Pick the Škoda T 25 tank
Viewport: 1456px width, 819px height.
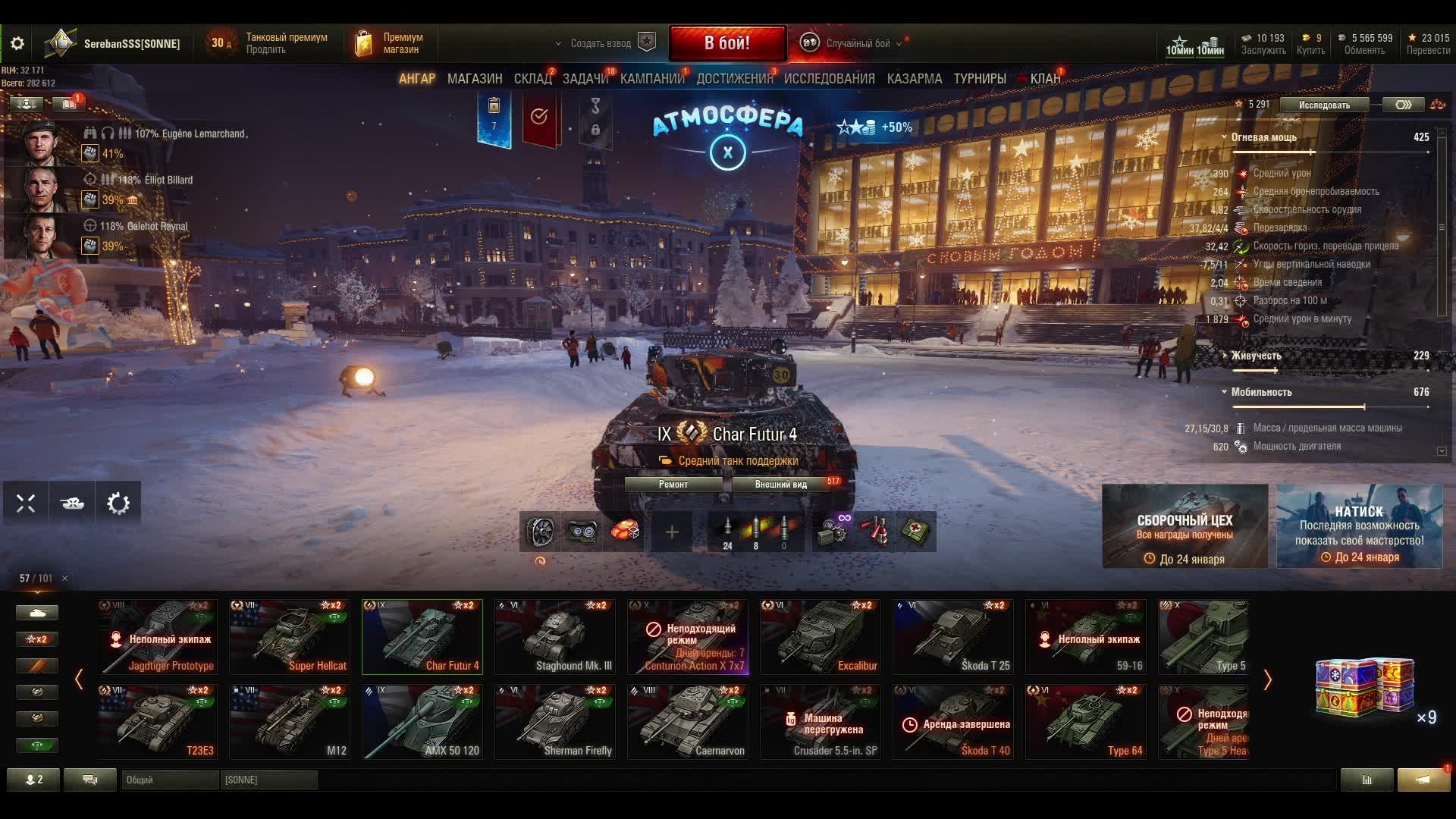[953, 637]
